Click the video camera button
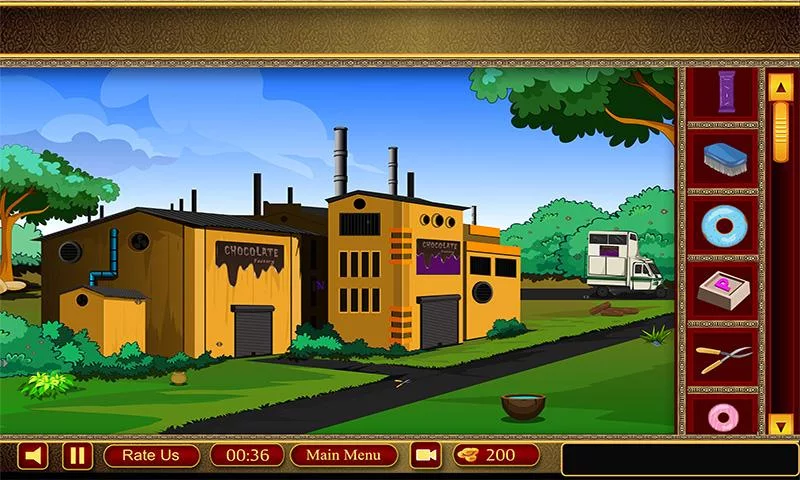This screenshot has width=800, height=480. (x=427, y=456)
